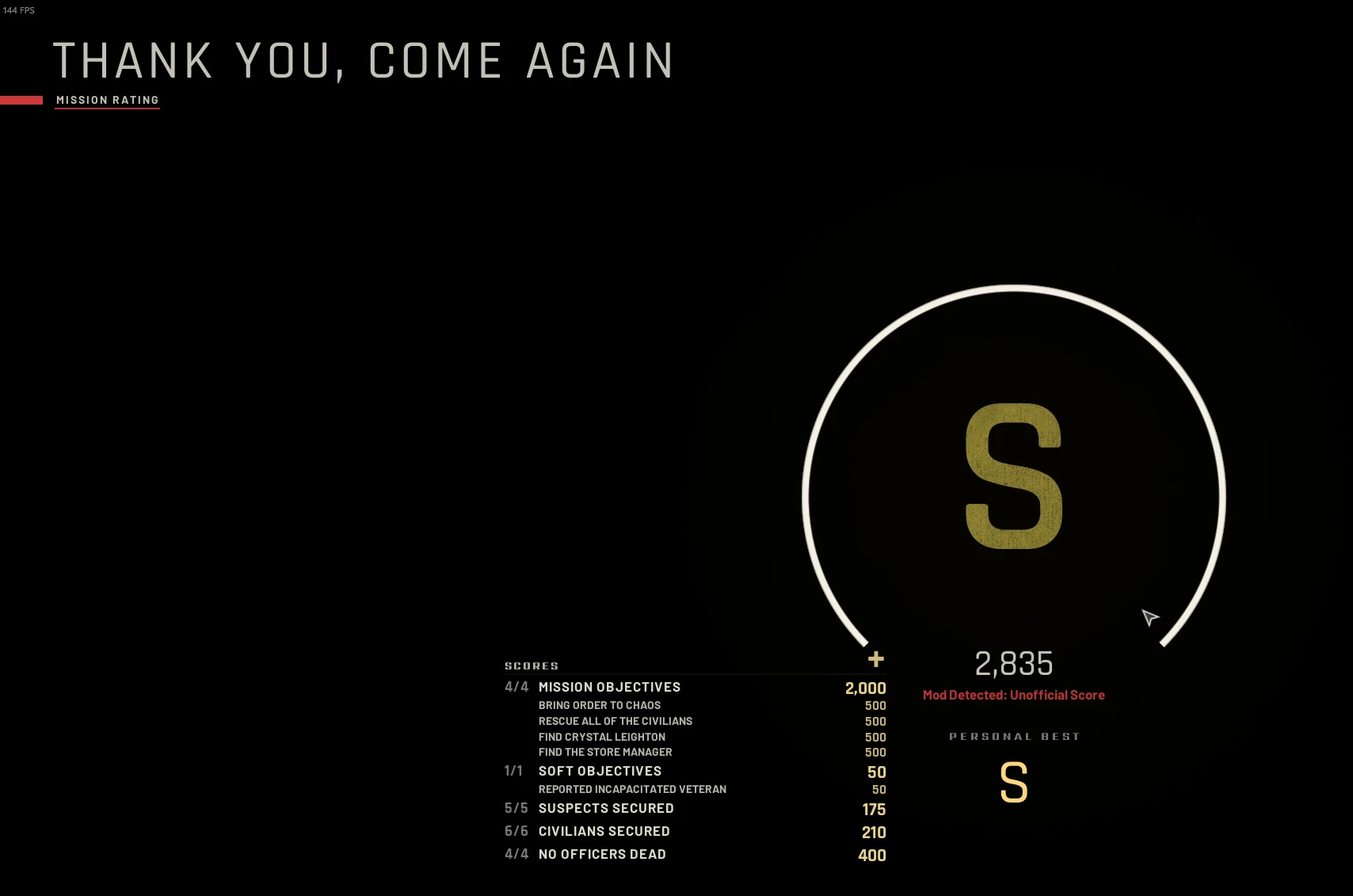The image size is (1353, 896).
Task: Expand the Mission Objectives score entry
Action: [x=609, y=687]
